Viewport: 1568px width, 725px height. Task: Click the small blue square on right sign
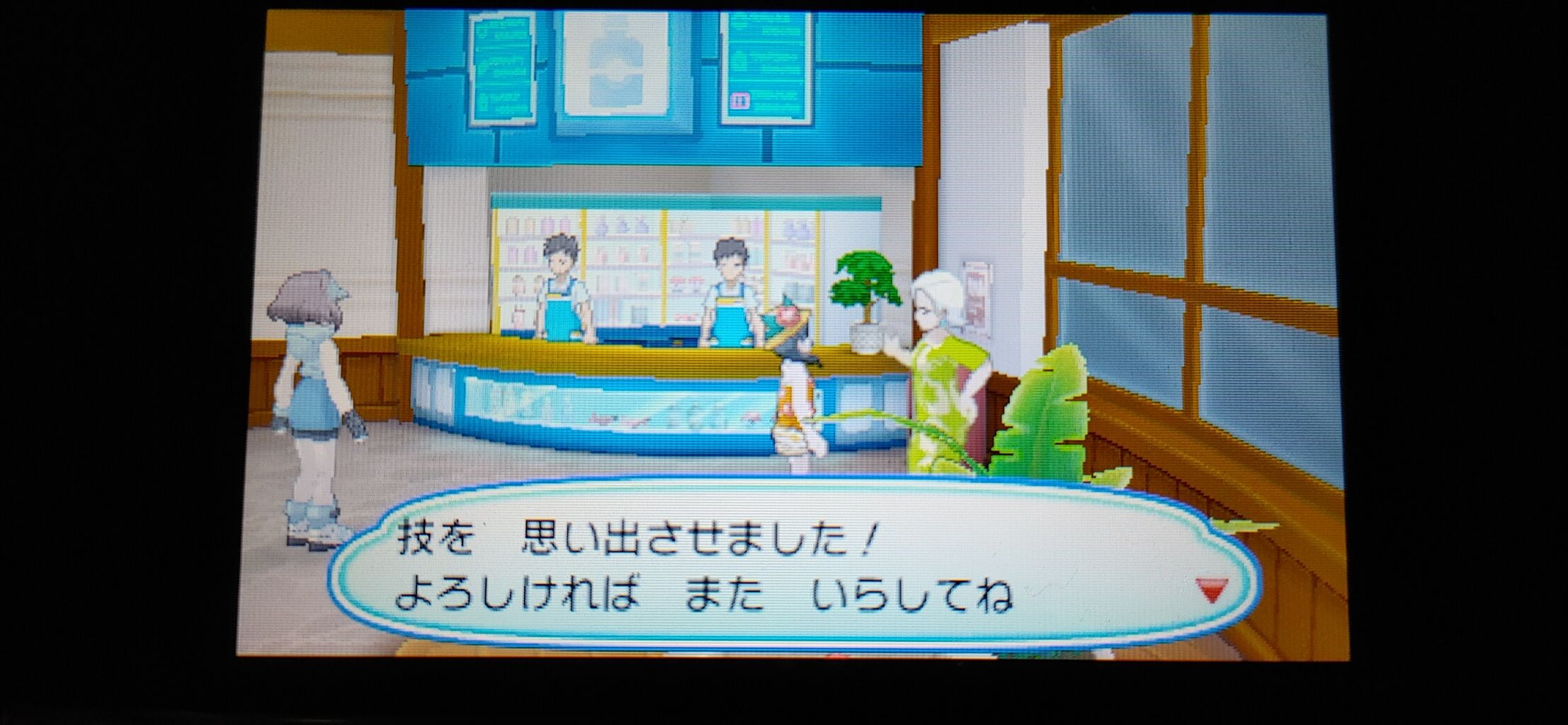click(x=741, y=103)
